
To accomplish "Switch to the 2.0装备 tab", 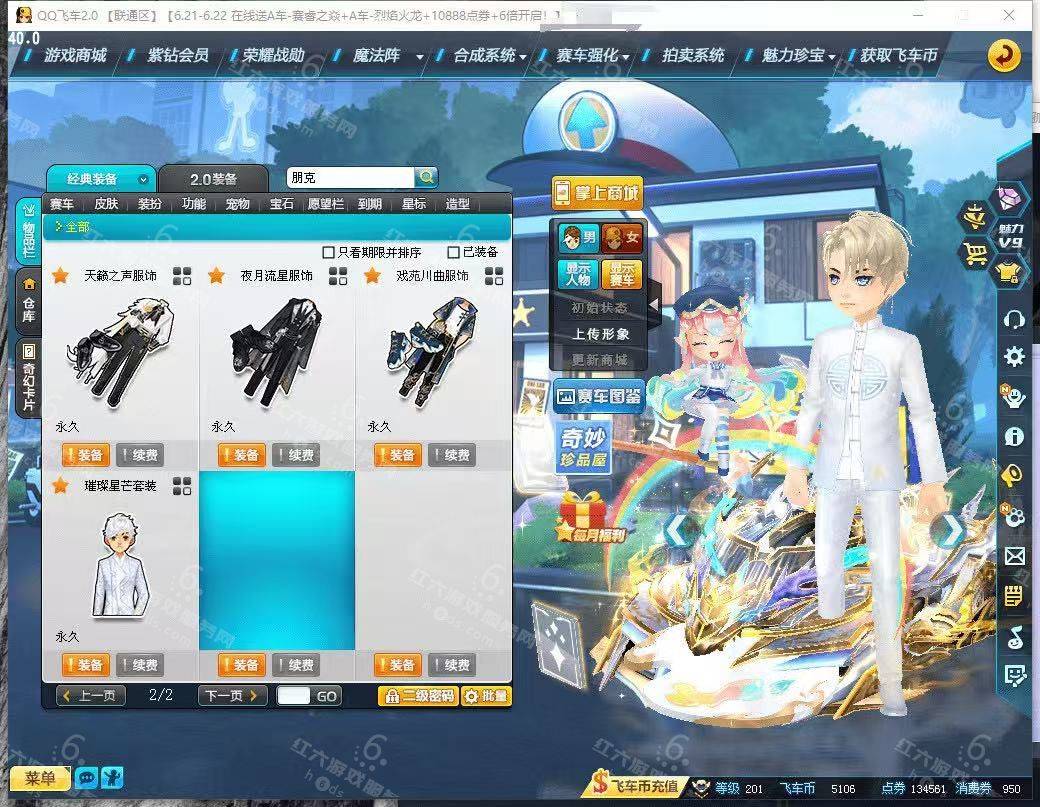I will [213, 179].
